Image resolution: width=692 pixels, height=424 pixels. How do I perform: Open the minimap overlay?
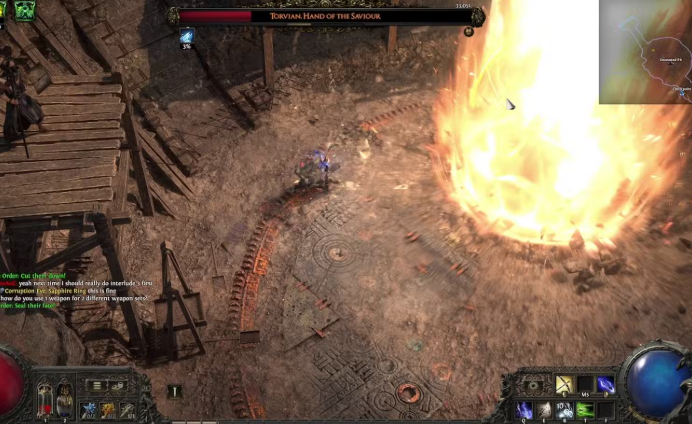pyautogui.click(x=645, y=51)
